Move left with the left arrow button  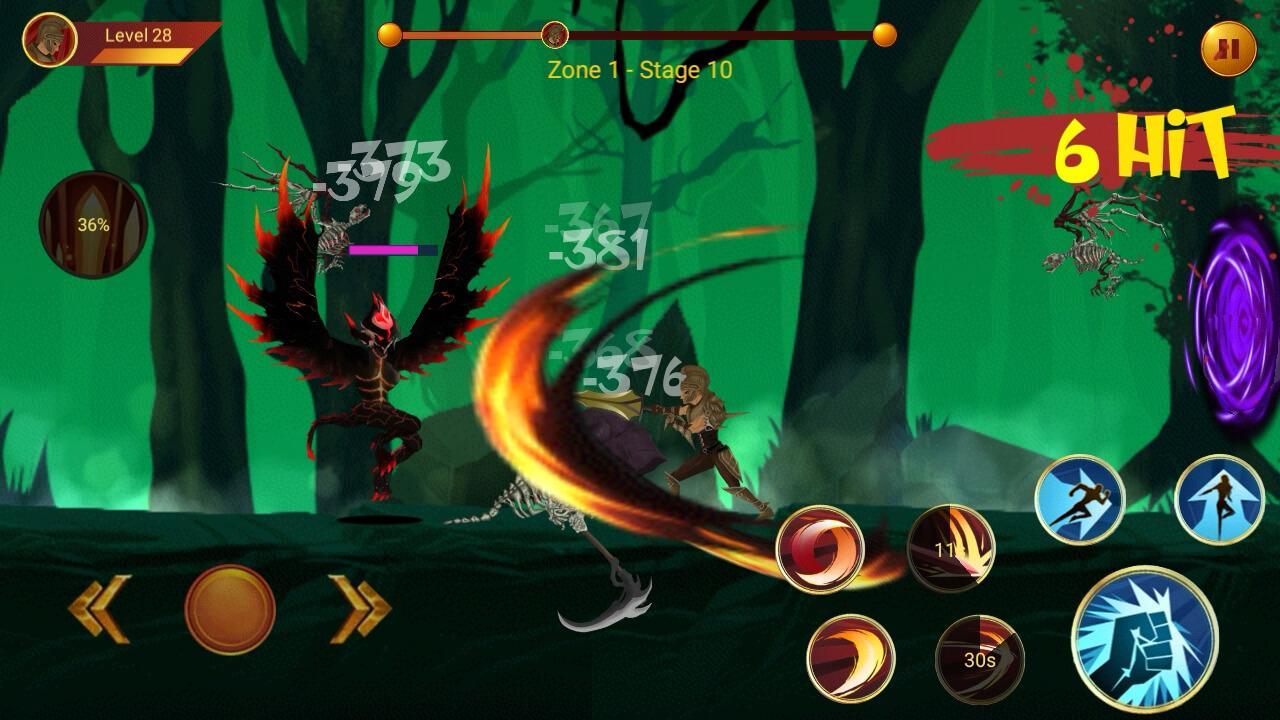coord(100,608)
